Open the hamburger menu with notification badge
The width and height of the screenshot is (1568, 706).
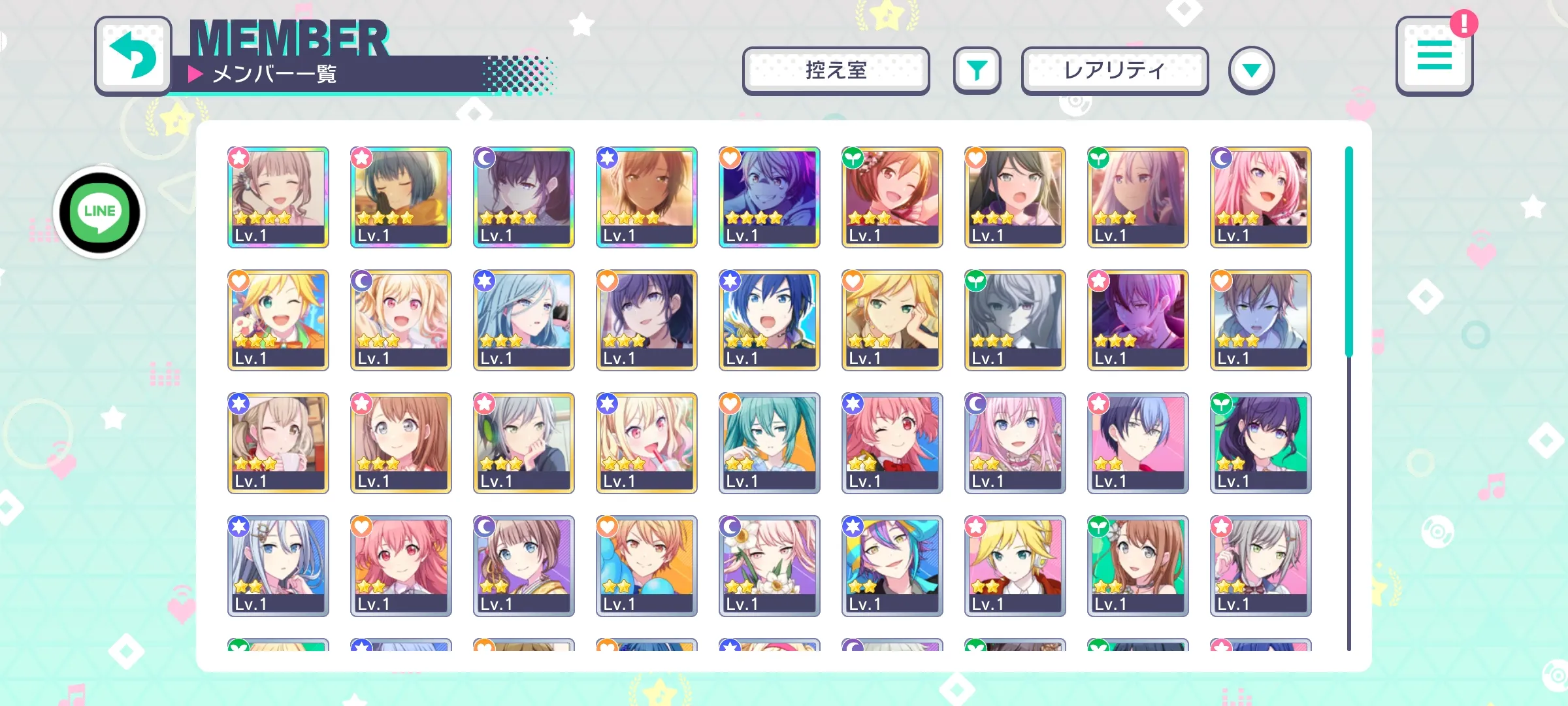tap(1434, 56)
